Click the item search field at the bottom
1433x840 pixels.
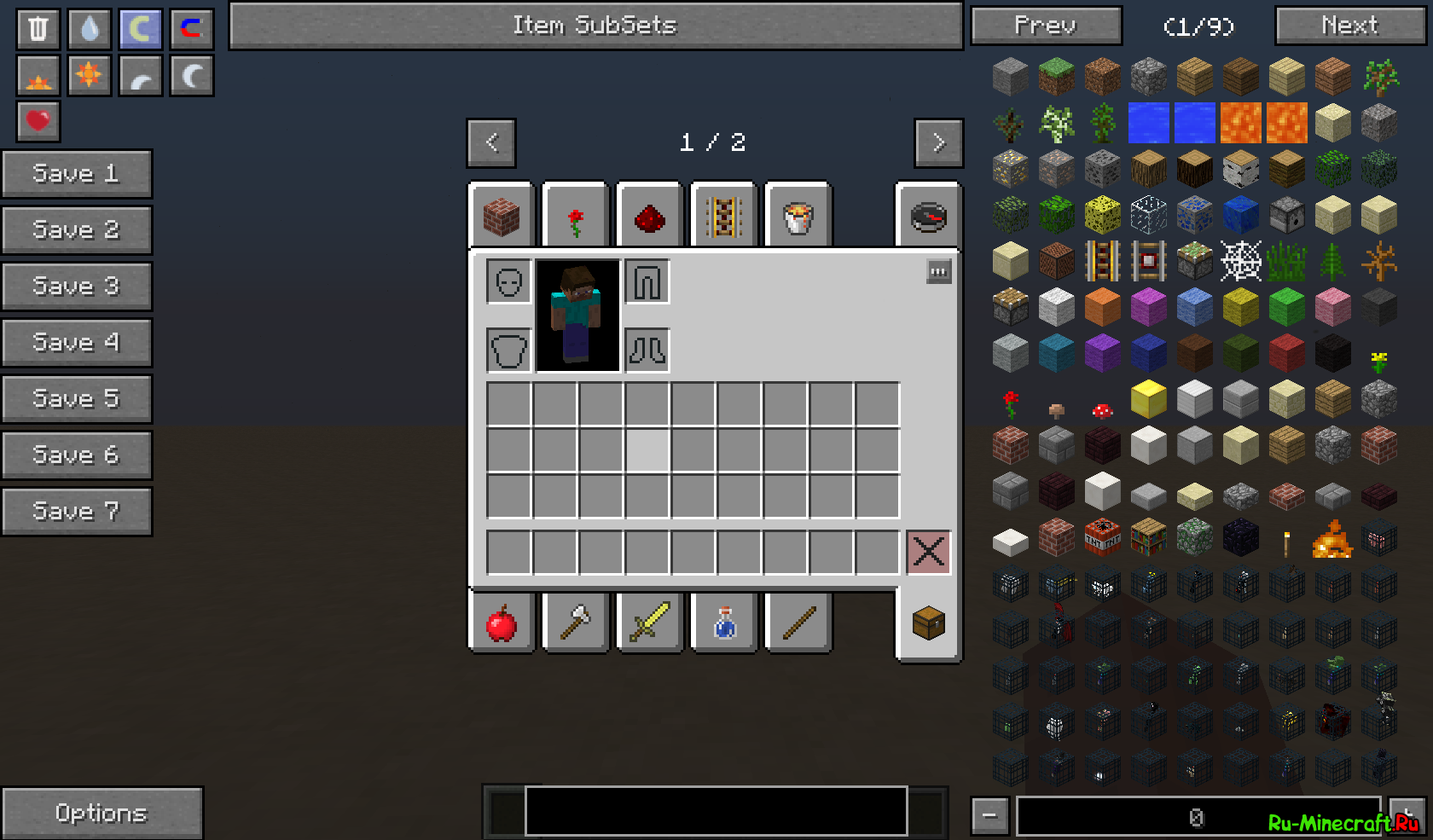716,811
